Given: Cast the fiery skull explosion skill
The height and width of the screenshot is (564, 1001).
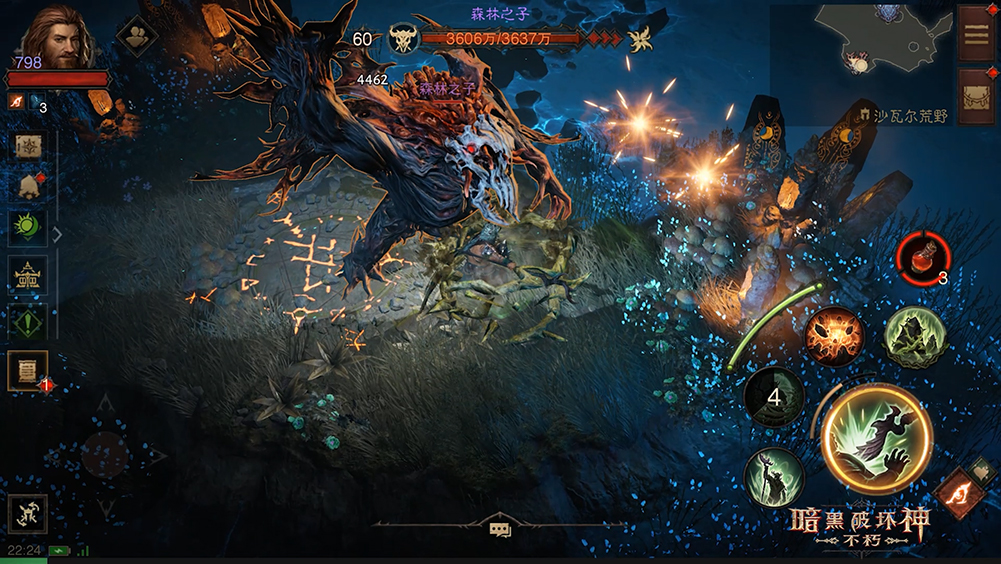Looking at the screenshot, I should pyautogui.click(x=834, y=336).
